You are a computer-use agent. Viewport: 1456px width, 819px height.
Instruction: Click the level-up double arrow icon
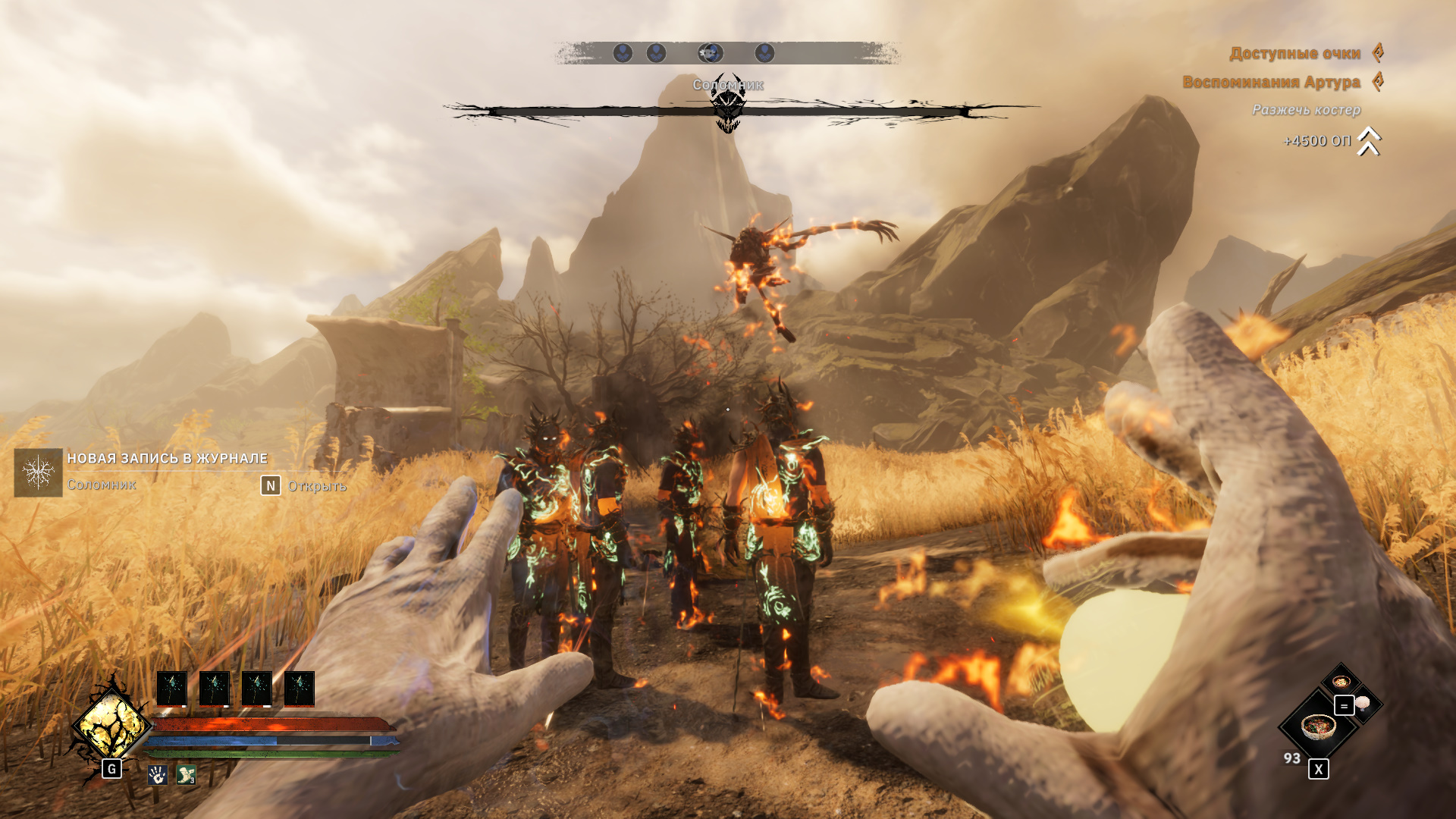click(1369, 141)
